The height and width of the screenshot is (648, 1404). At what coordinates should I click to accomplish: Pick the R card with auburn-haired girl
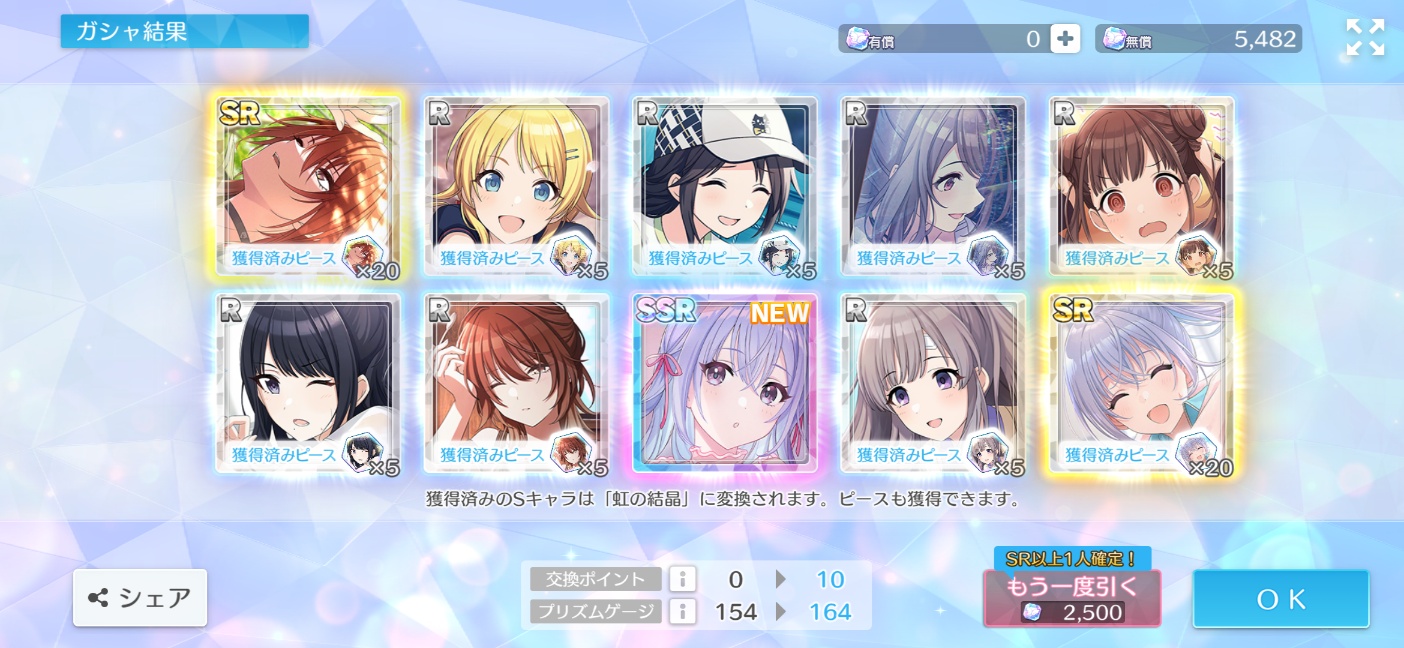coord(516,382)
